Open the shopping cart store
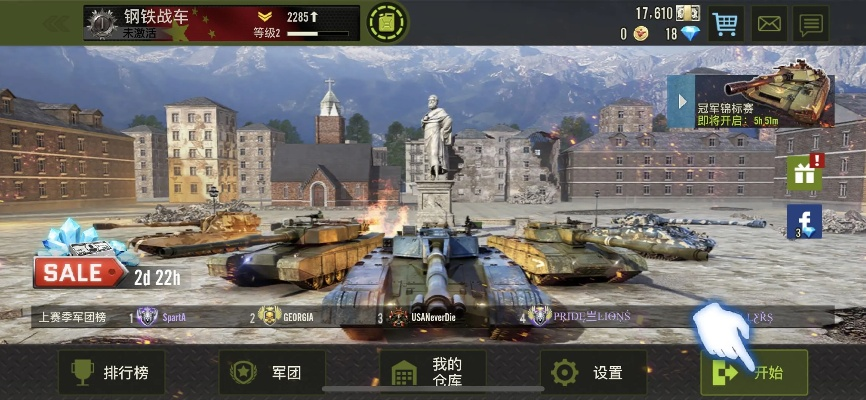Screen dimensions: 866x400 tap(725, 22)
